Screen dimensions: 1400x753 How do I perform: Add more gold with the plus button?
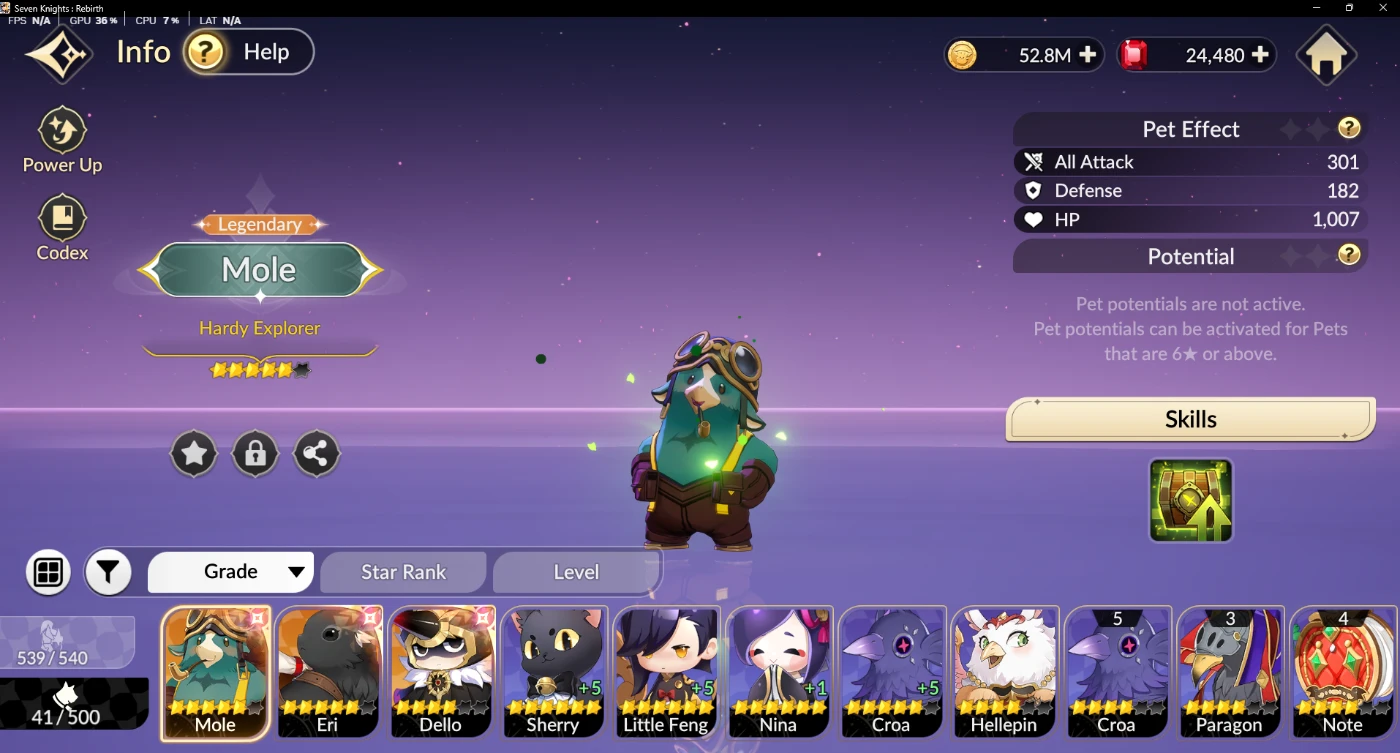click(1087, 55)
